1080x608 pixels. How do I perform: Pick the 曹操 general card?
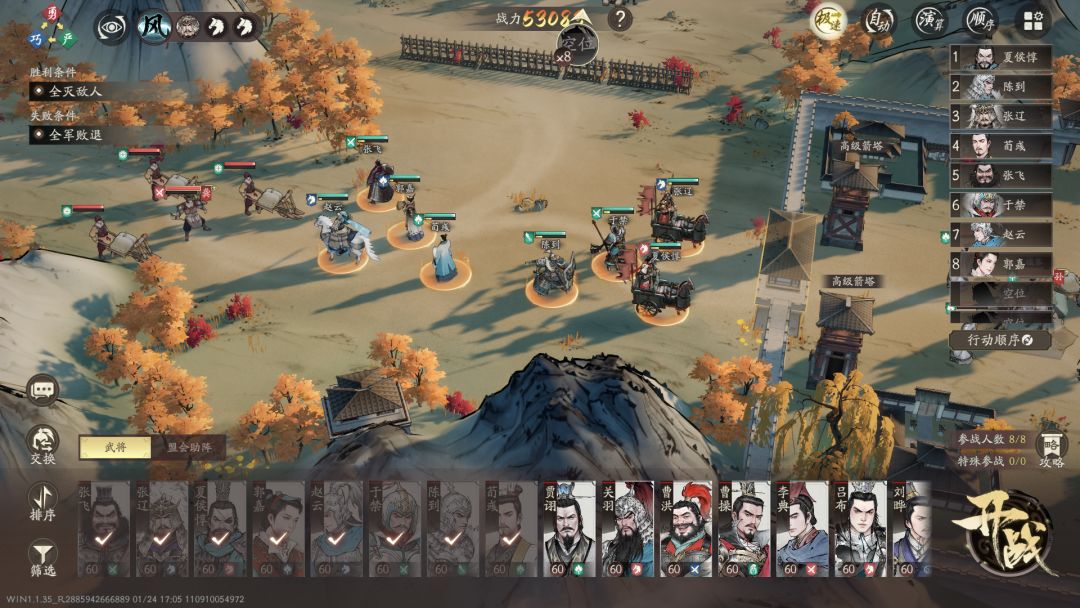(744, 529)
